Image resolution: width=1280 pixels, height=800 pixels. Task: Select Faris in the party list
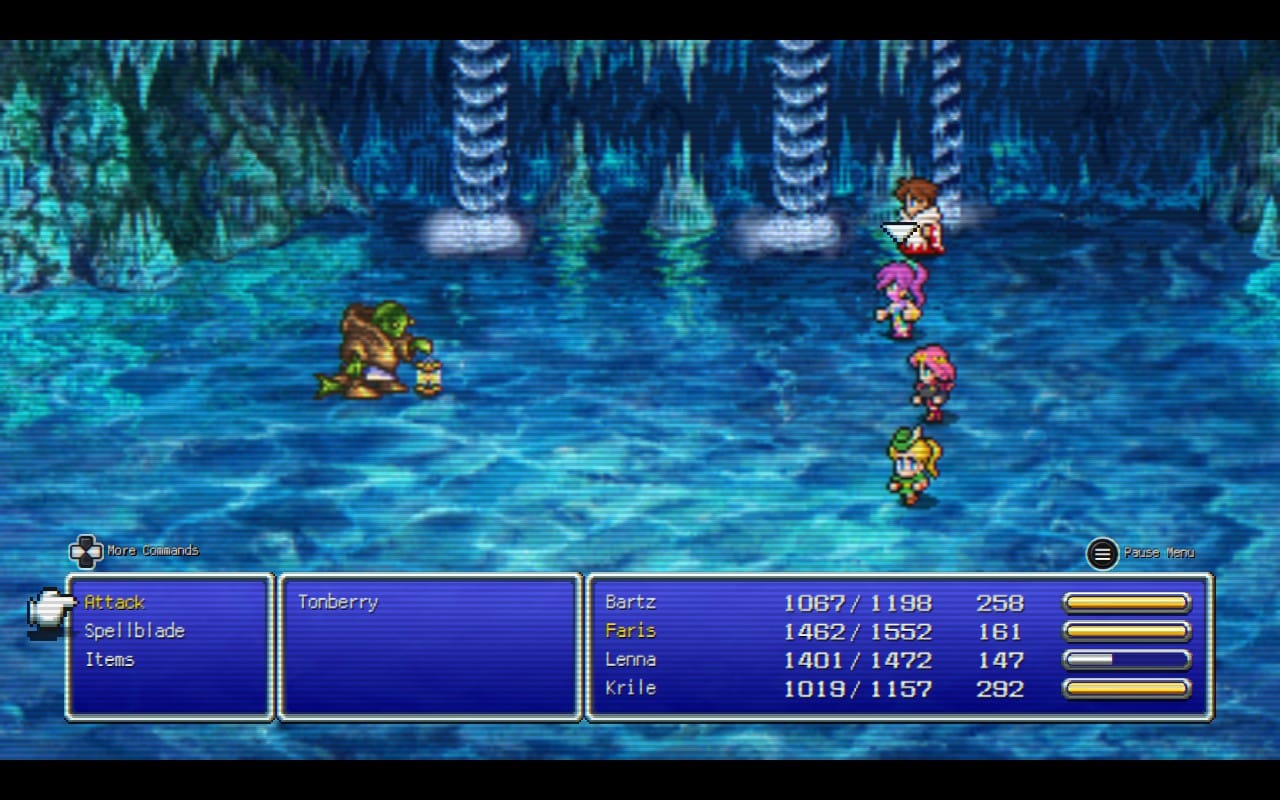click(x=631, y=631)
